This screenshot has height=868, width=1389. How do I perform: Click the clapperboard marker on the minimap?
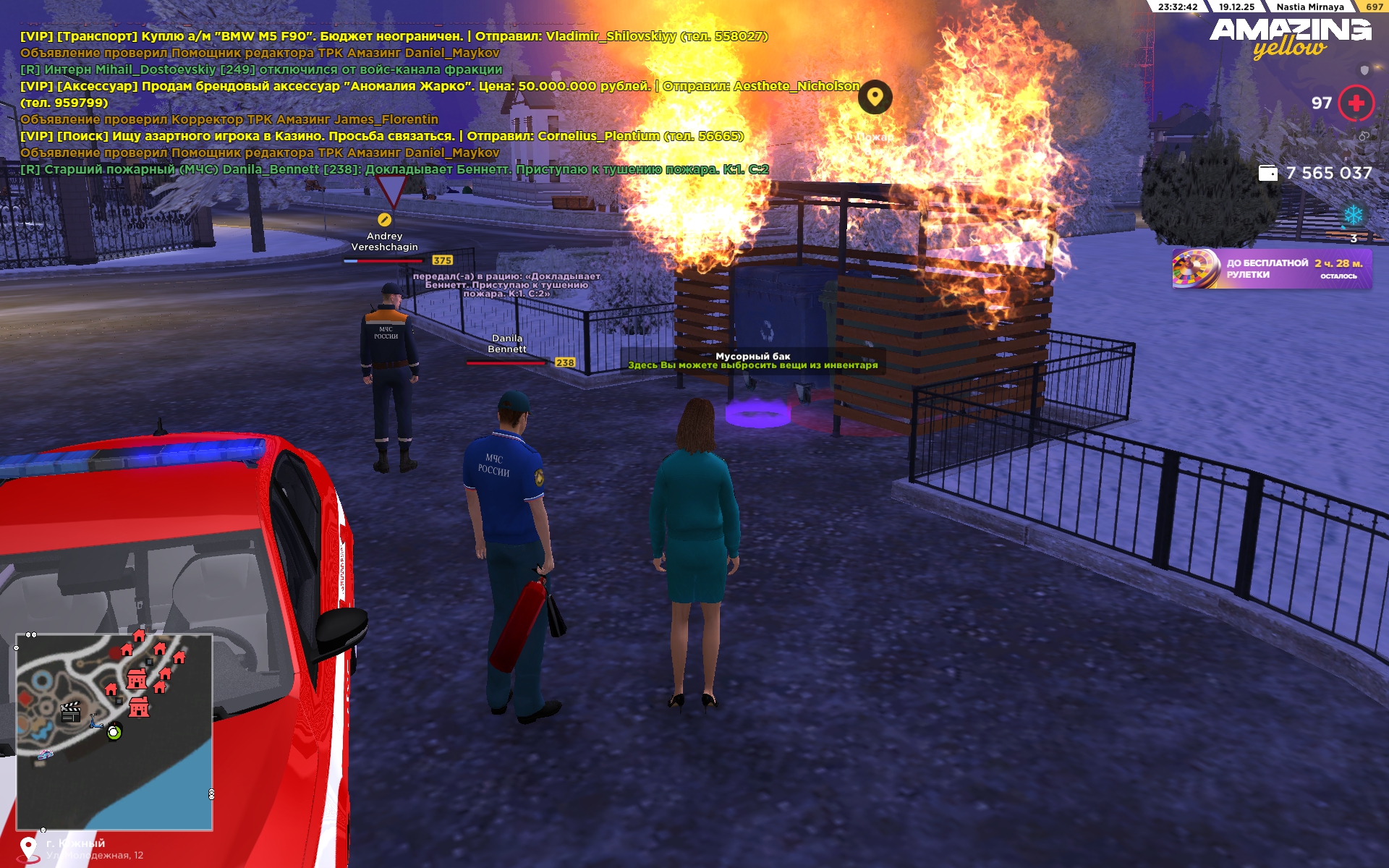(70, 712)
